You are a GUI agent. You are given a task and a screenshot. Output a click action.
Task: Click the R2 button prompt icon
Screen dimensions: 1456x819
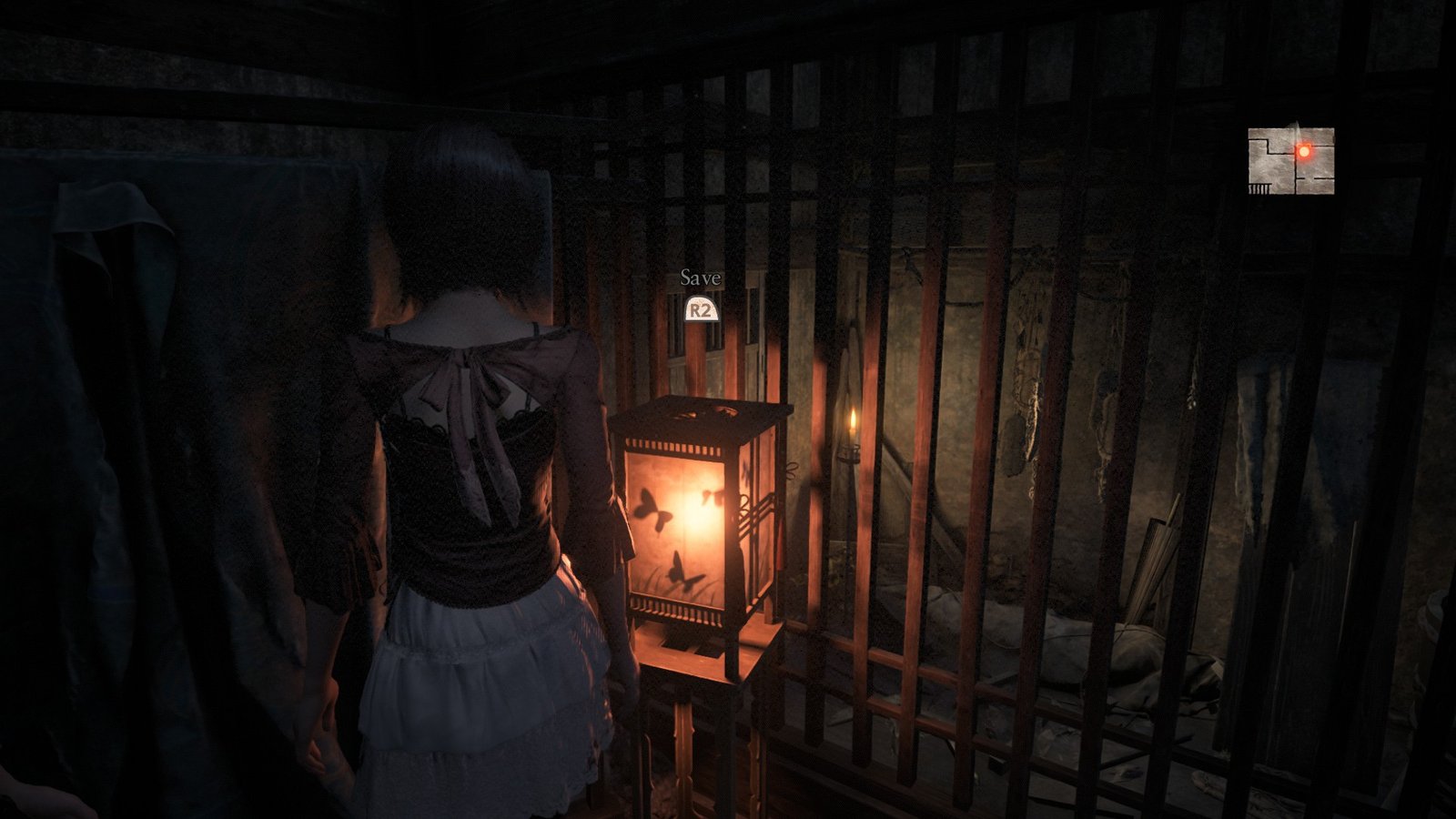[701, 310]
